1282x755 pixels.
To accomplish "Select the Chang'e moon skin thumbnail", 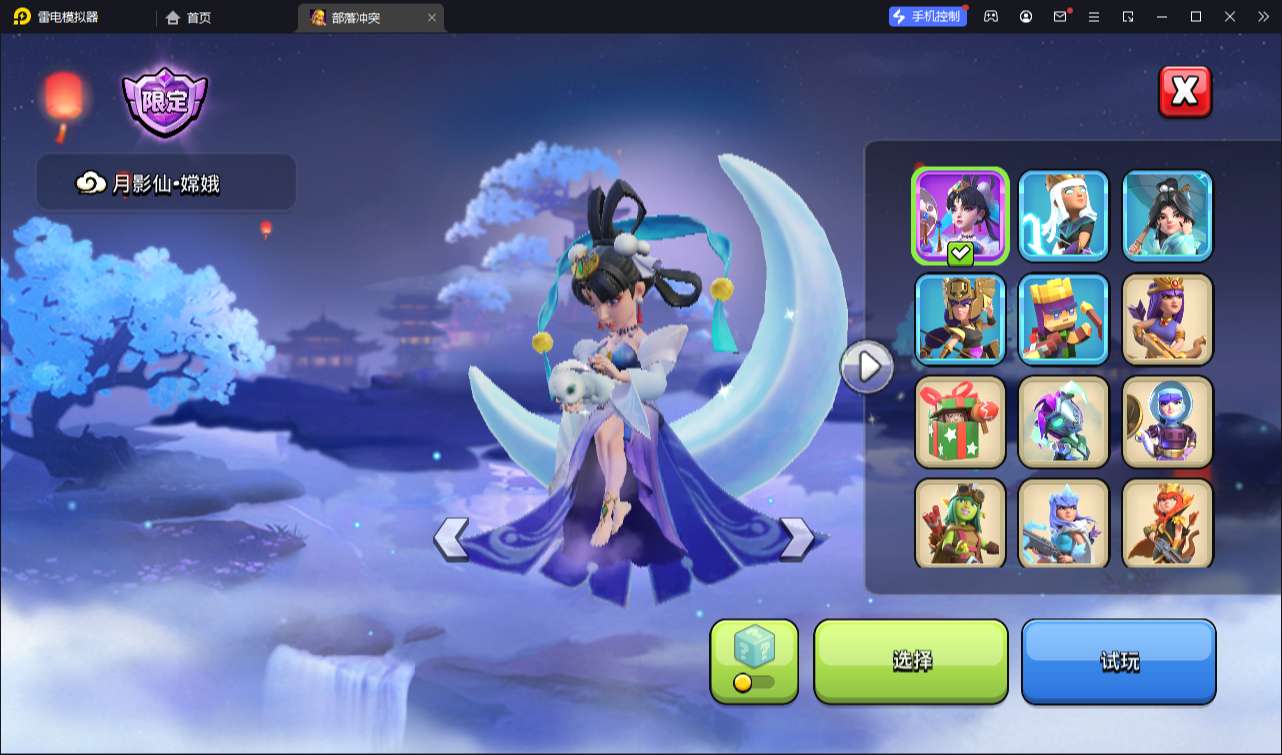I will 960,215.
